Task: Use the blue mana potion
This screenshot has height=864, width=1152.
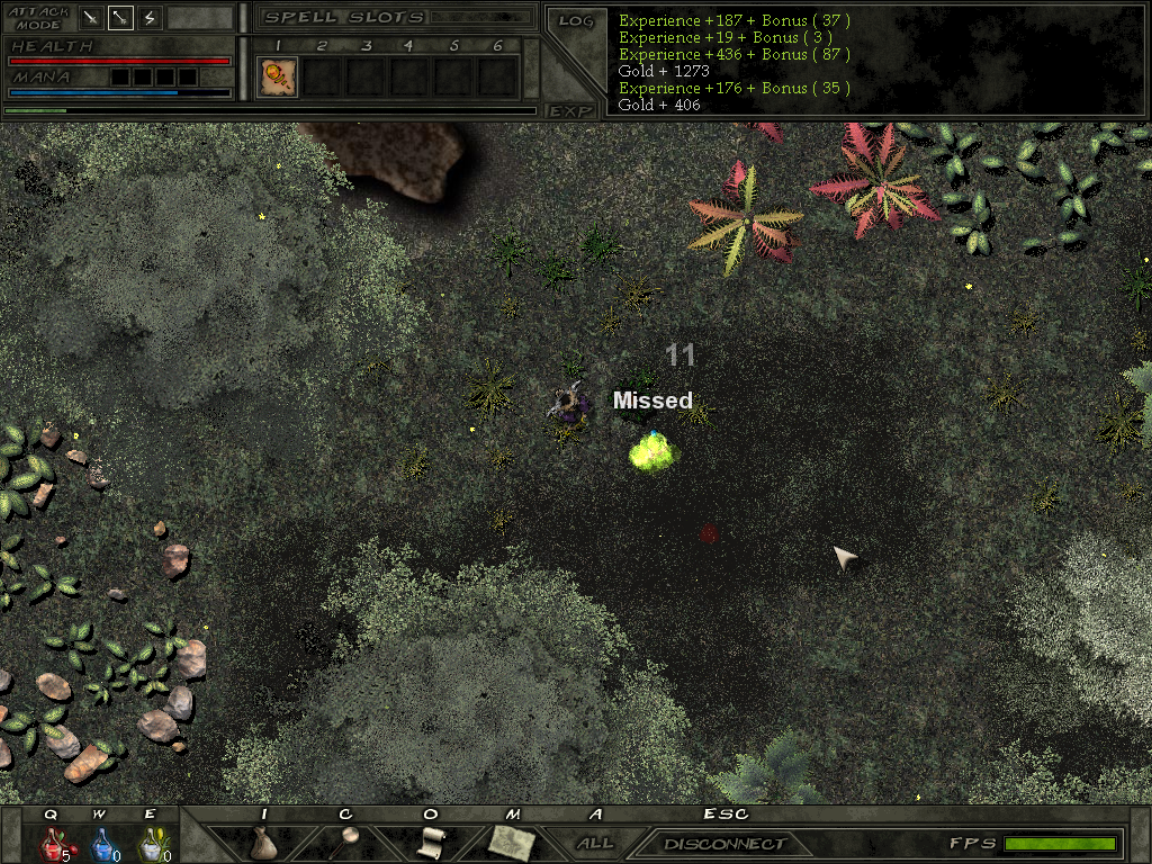Action: (x=102, y=845)
